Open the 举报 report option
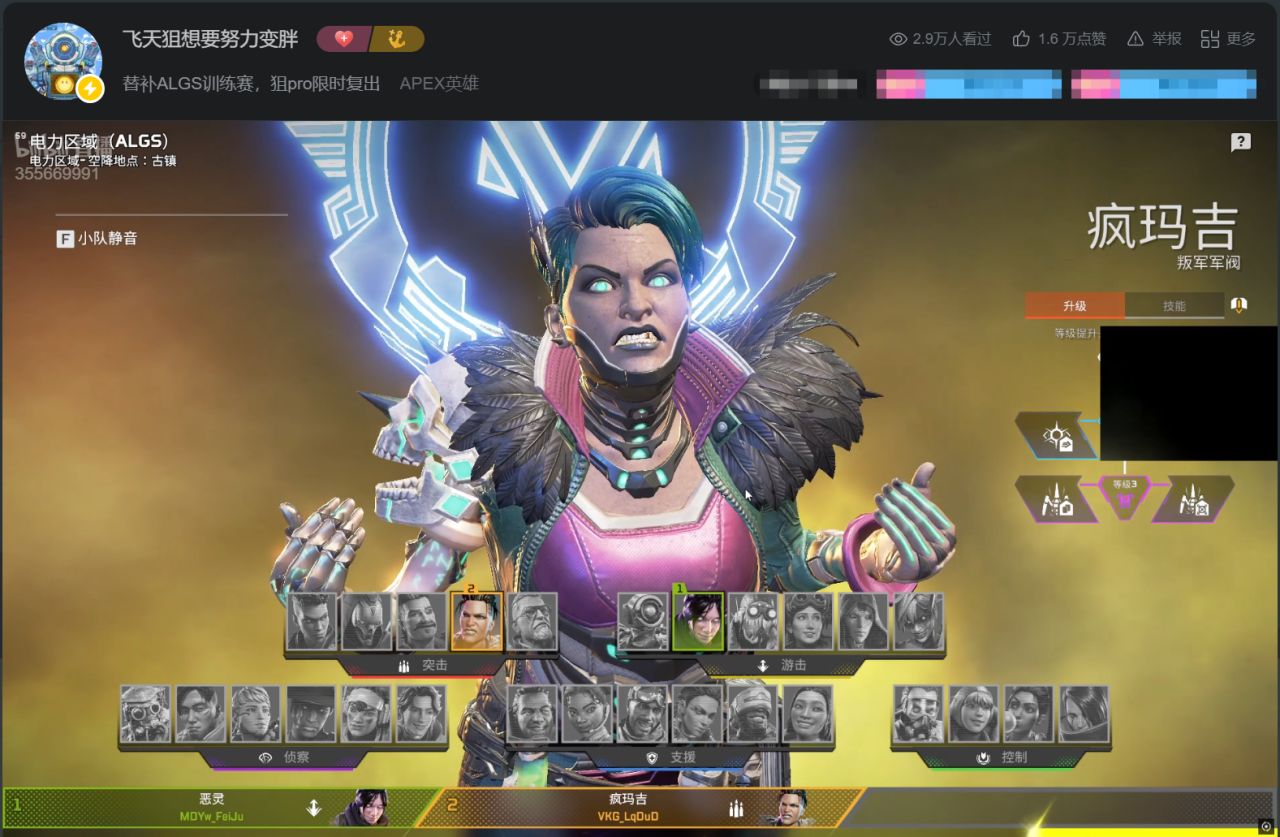This screenshot has height=837, width=1280. pyautogui.click(x=1154, y=39)
